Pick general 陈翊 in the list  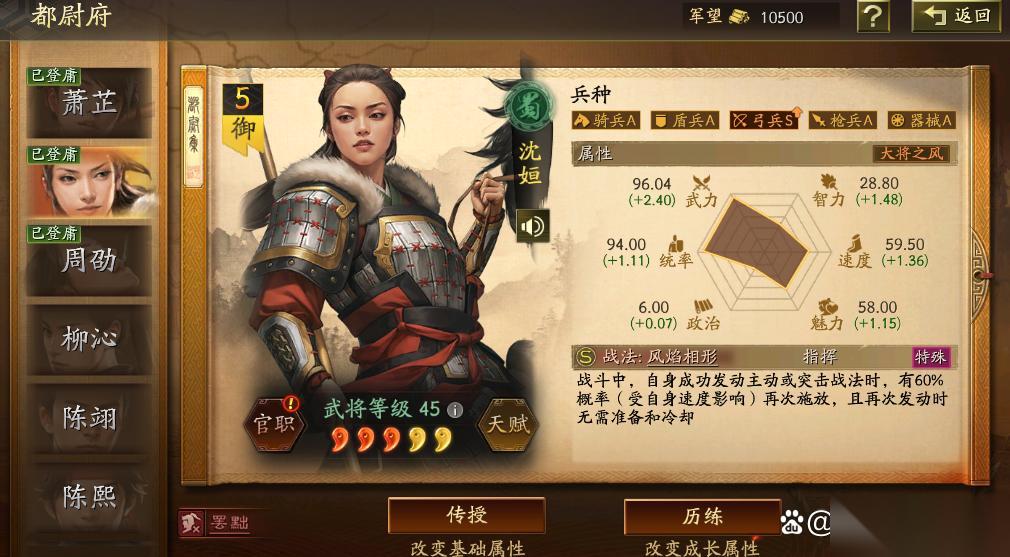pyautogui.click(x=89, y=418)
